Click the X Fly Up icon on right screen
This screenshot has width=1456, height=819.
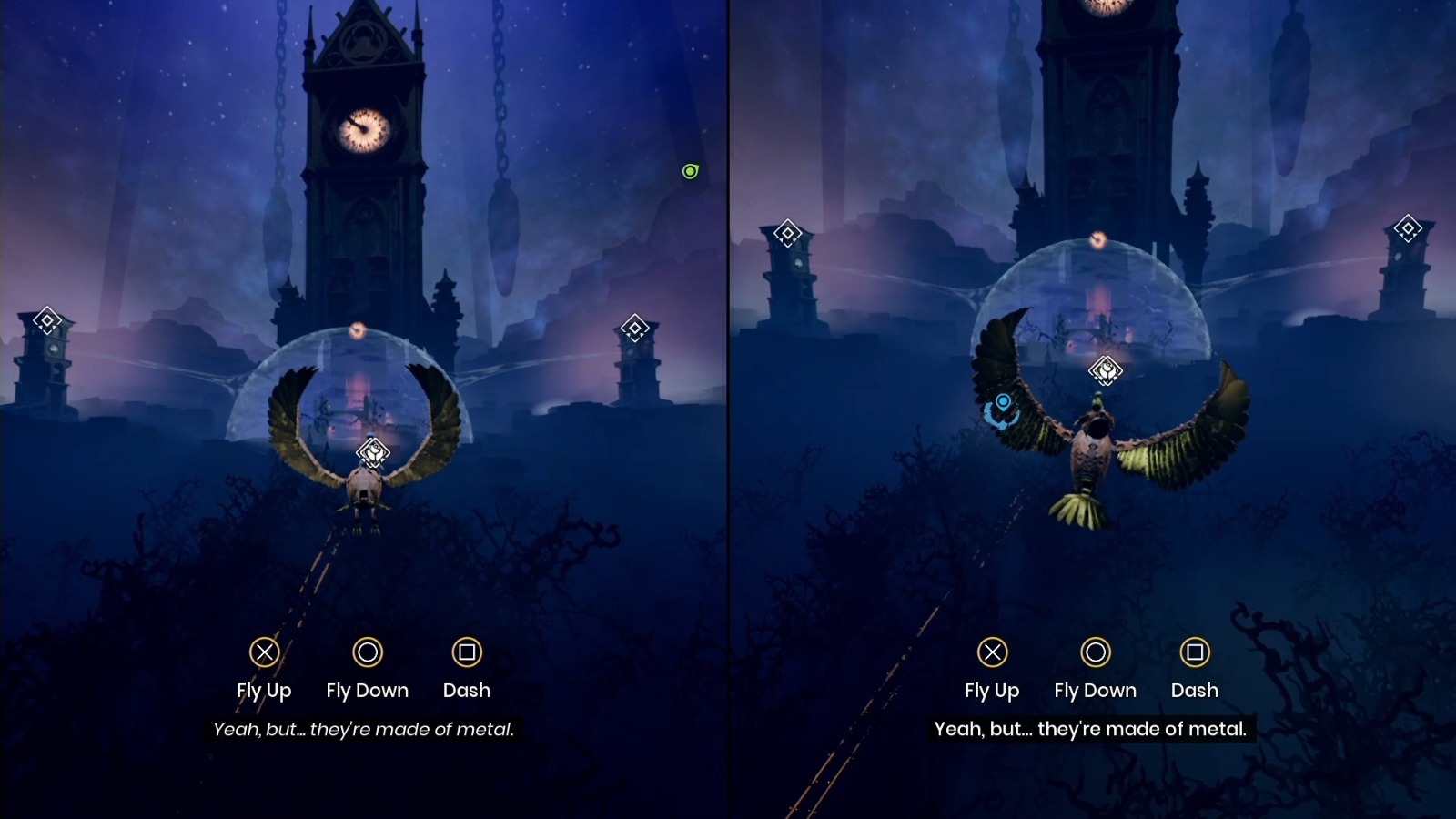click(x=993, y=652)
